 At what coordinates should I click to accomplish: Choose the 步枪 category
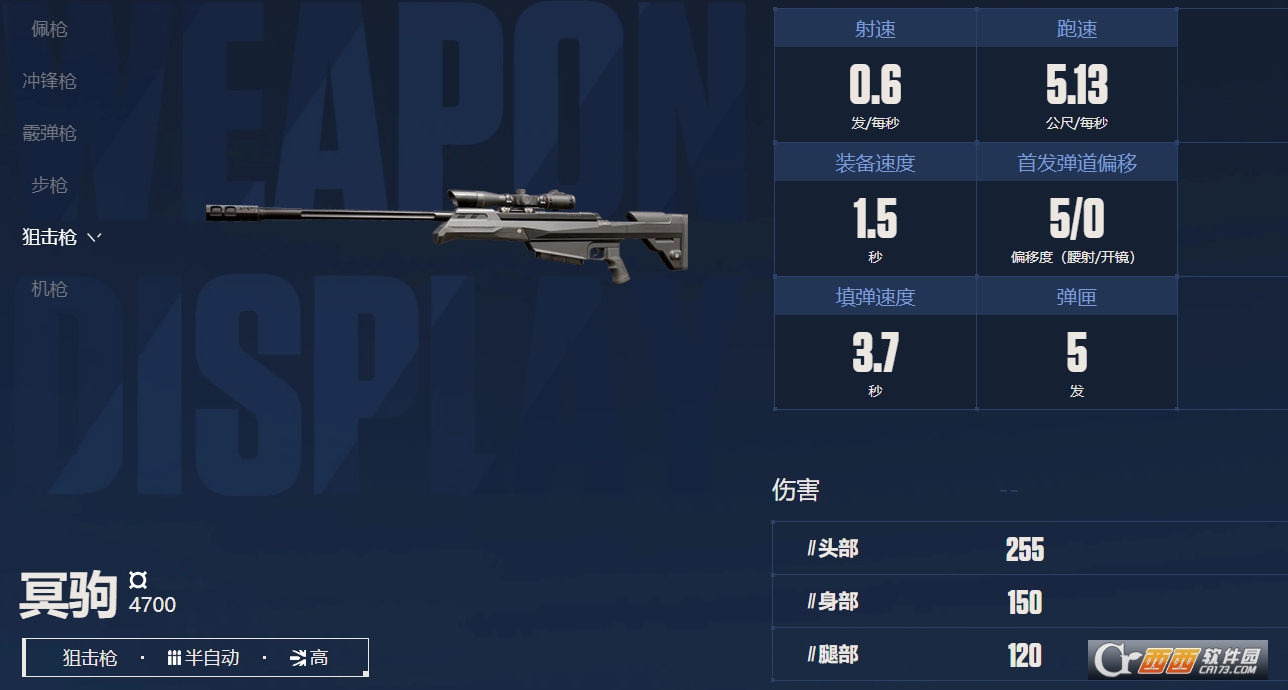coord(49,185)
